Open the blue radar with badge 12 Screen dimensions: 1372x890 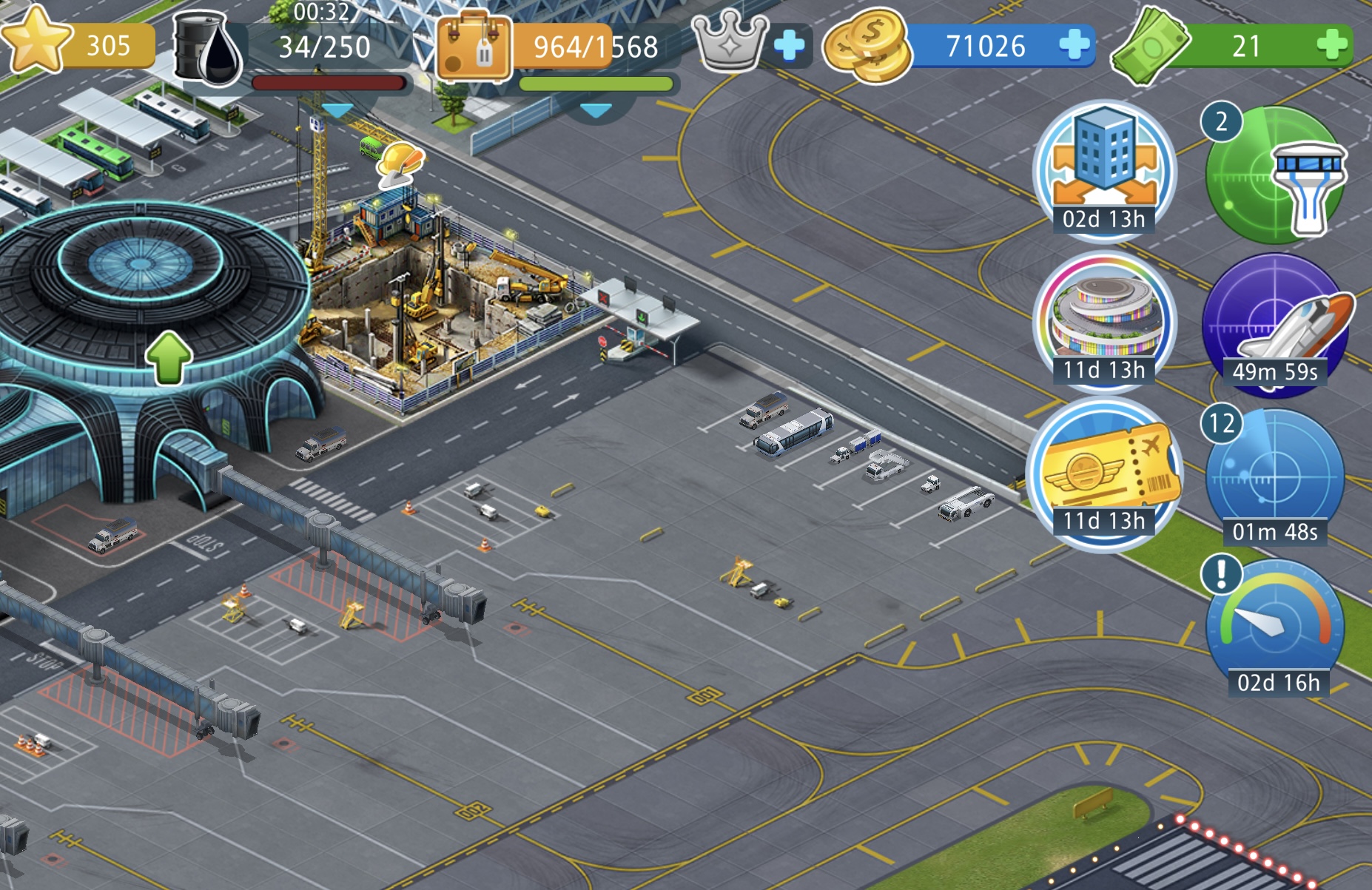coord(1276,477)
